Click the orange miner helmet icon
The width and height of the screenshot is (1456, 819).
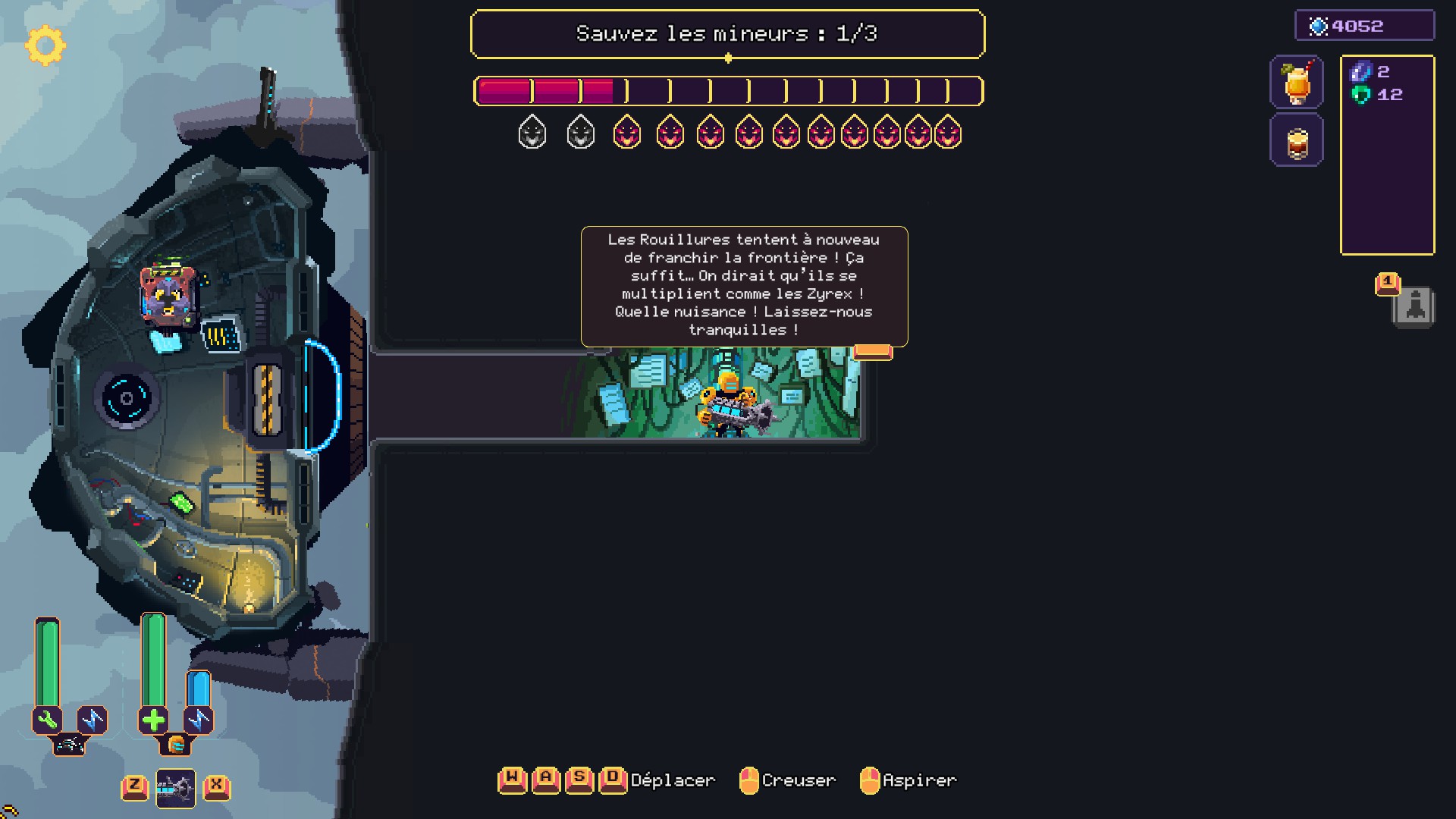tap(176, 745)
